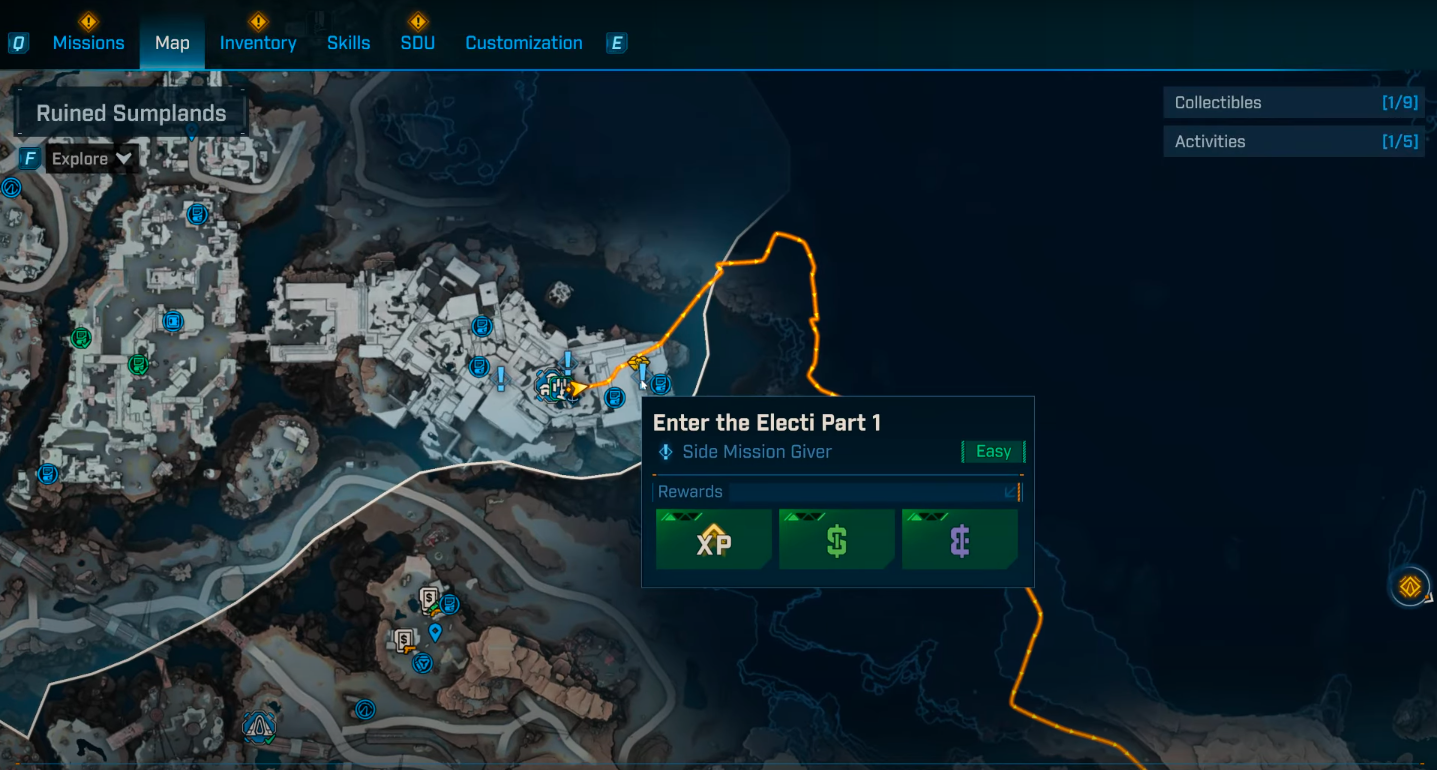
Task: Select the Map tab
Action: point(172,43)
